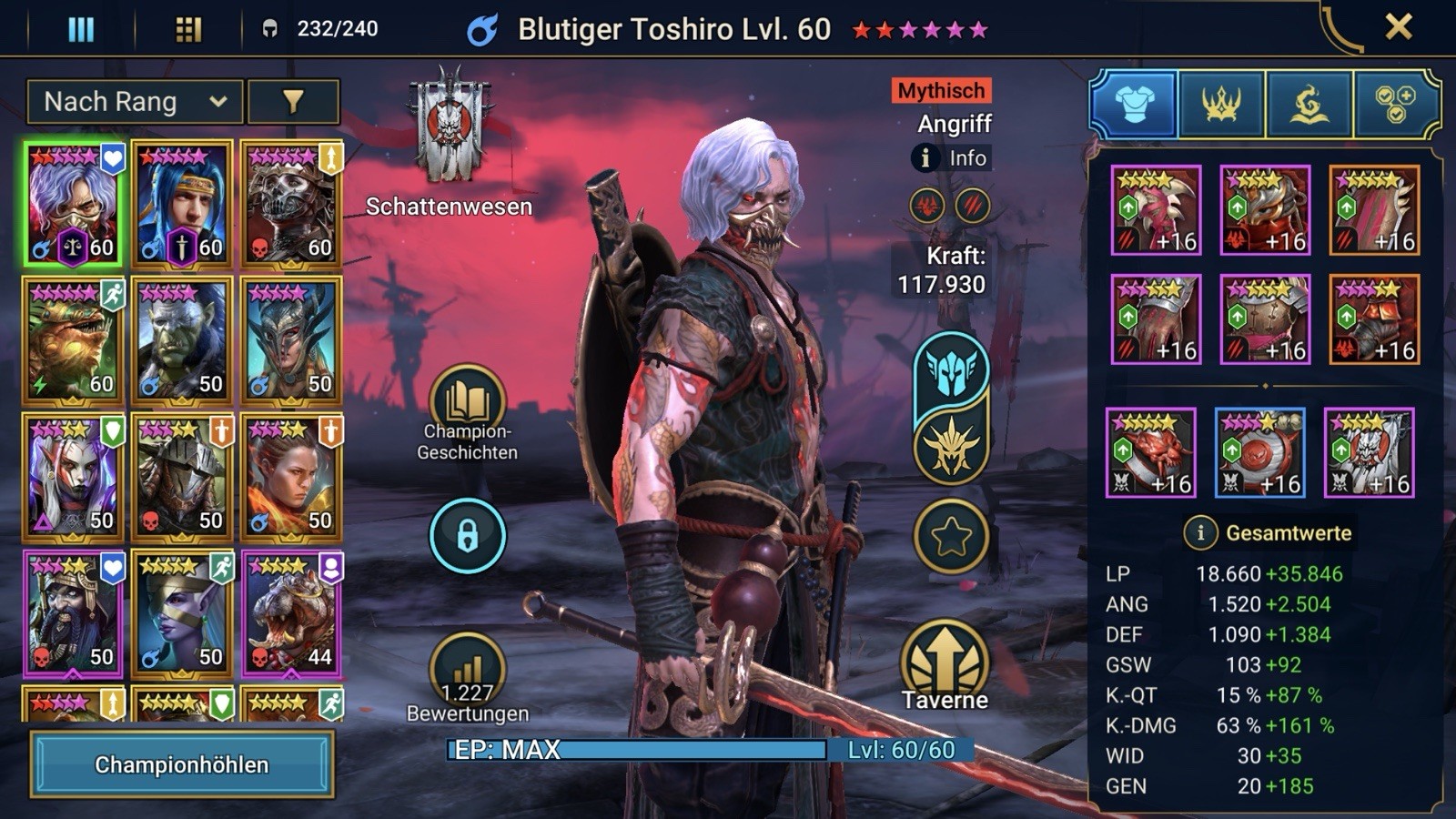This screenshot has height=819, width=1456.
Task: Open the Nach Rang sort dropdown
Action: click(x=135, y=102)
